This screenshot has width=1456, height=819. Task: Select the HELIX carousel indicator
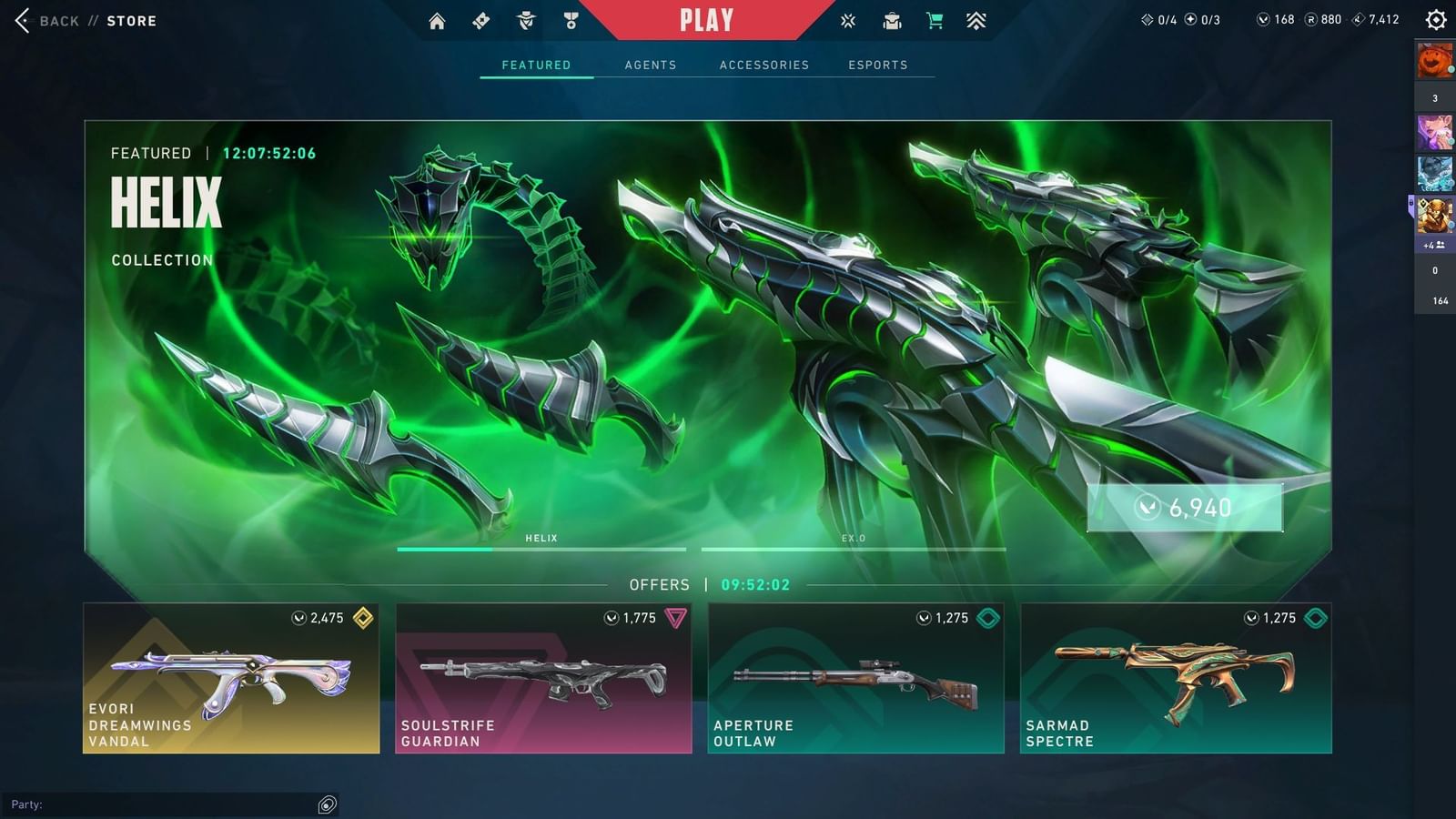[x=541, y=539]
